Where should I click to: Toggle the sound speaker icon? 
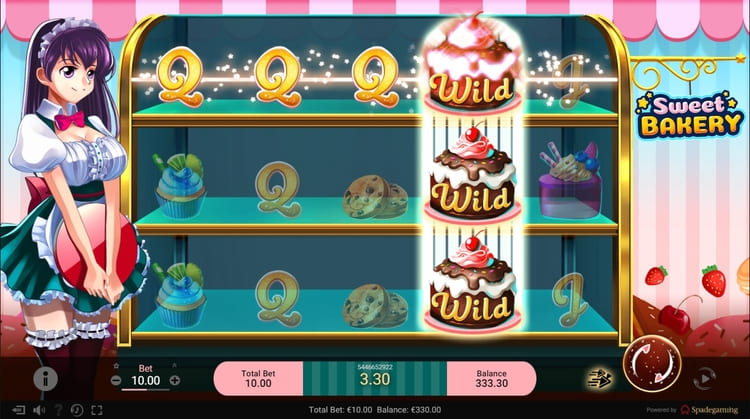(x=39, y=410)
